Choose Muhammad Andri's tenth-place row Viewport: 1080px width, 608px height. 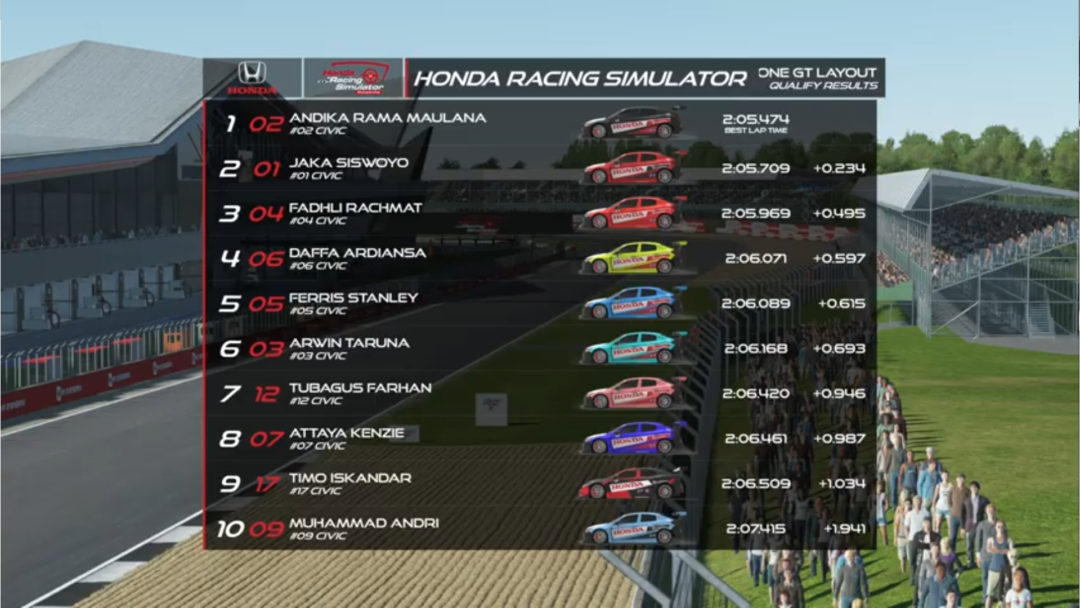(x=540, y=528)
